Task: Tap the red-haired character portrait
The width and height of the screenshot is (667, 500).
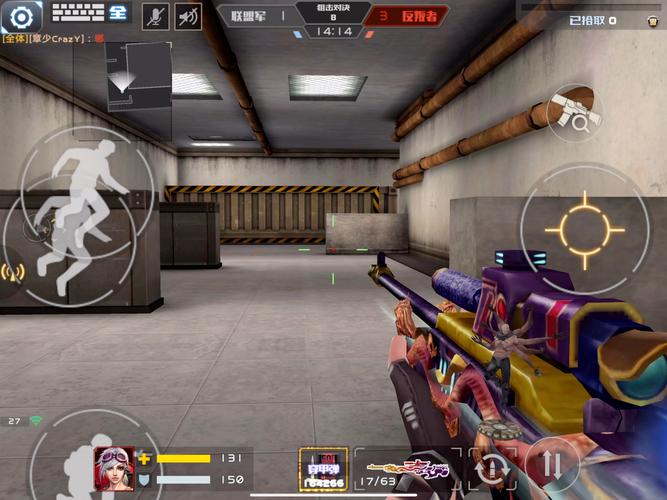Action: [x=113, y=467]
